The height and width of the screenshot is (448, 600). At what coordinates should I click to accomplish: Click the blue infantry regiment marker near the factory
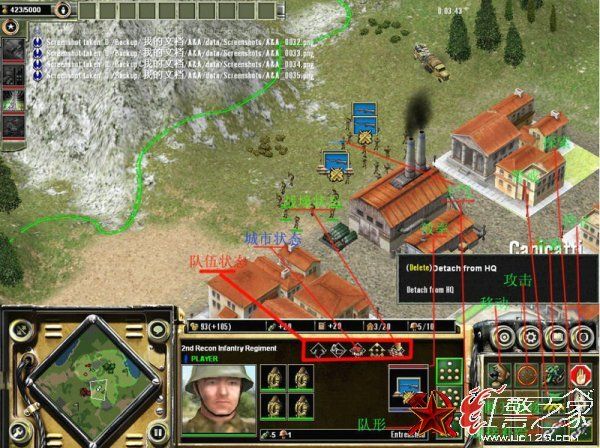coord(333,162)
